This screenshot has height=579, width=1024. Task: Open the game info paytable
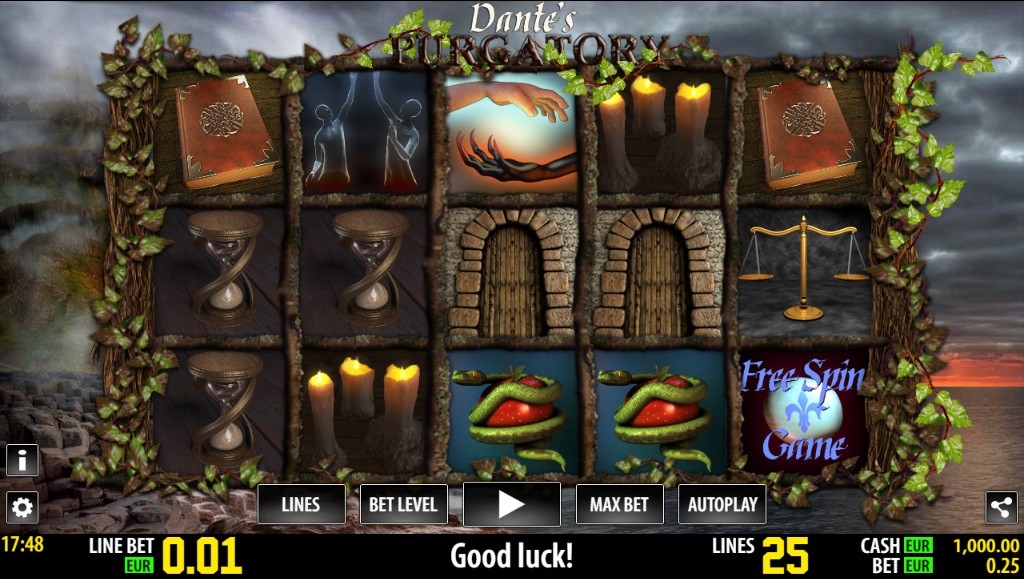coord(22,460)
